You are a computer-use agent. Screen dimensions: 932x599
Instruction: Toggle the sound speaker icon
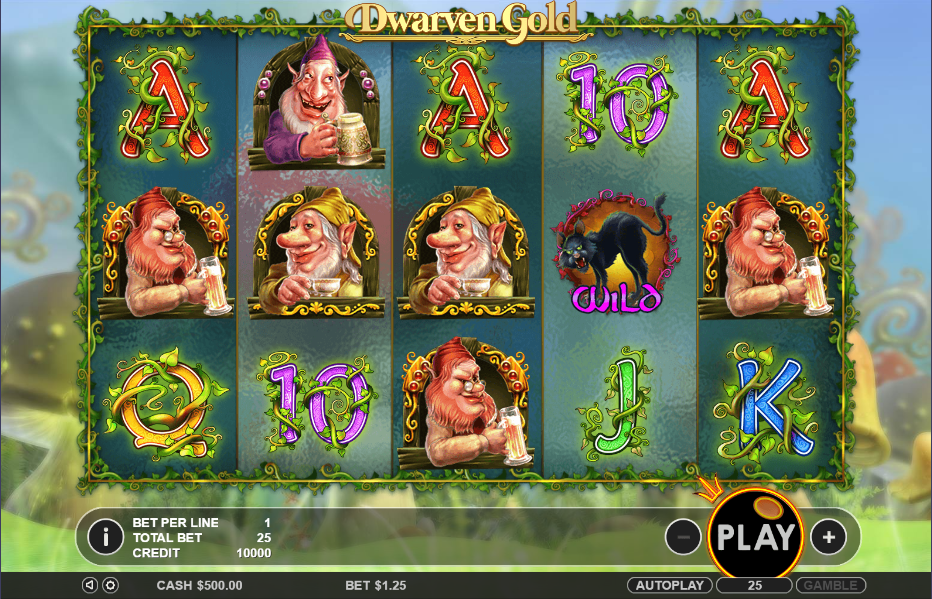click(x=90, y=585)
